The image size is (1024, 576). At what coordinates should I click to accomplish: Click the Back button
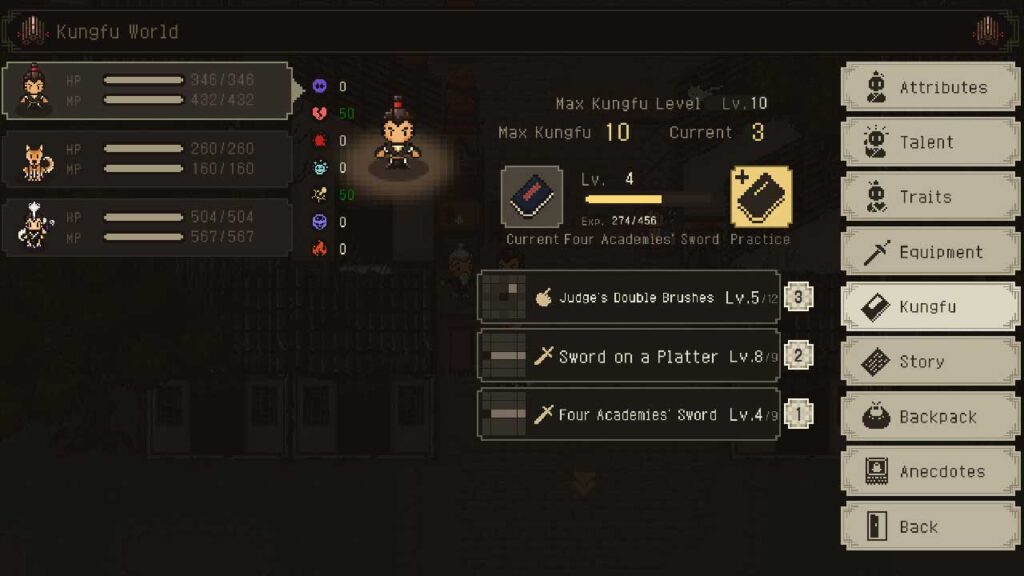930,527
